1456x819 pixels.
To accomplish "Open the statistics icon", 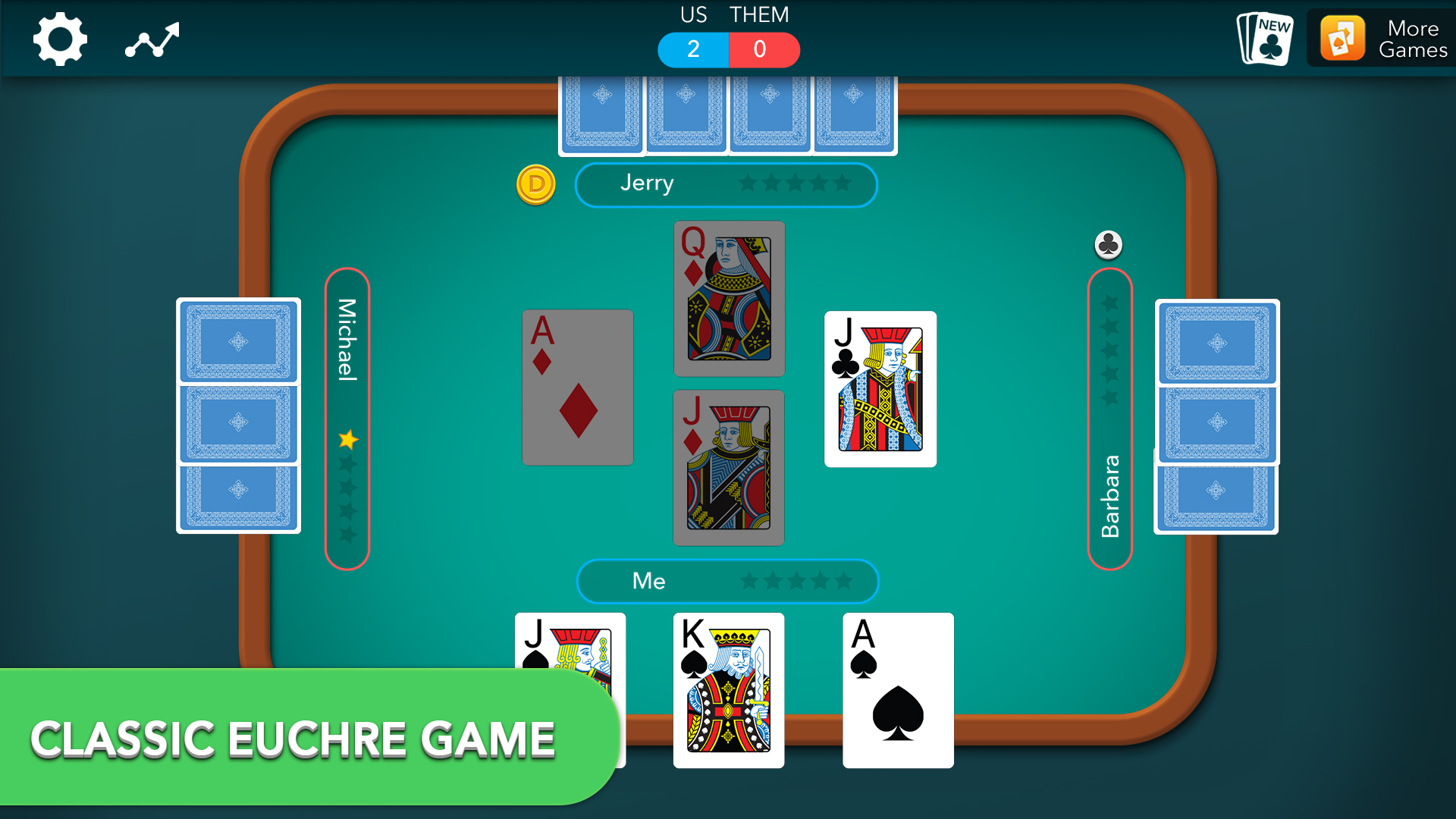I will click(152, 38).
